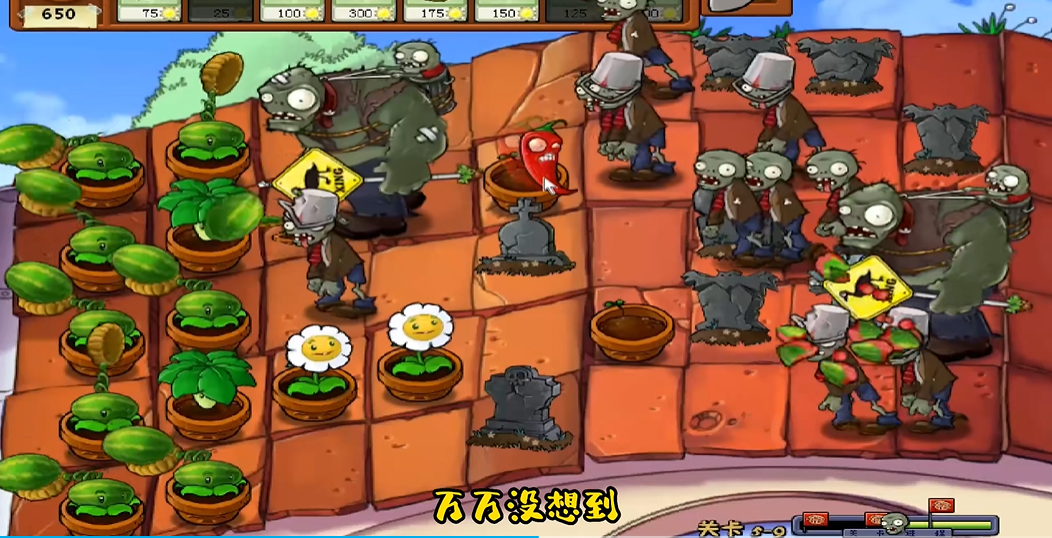Choose the 25-sun seed packet
This screenshot has width=1052, height=538.
[222, 10]
